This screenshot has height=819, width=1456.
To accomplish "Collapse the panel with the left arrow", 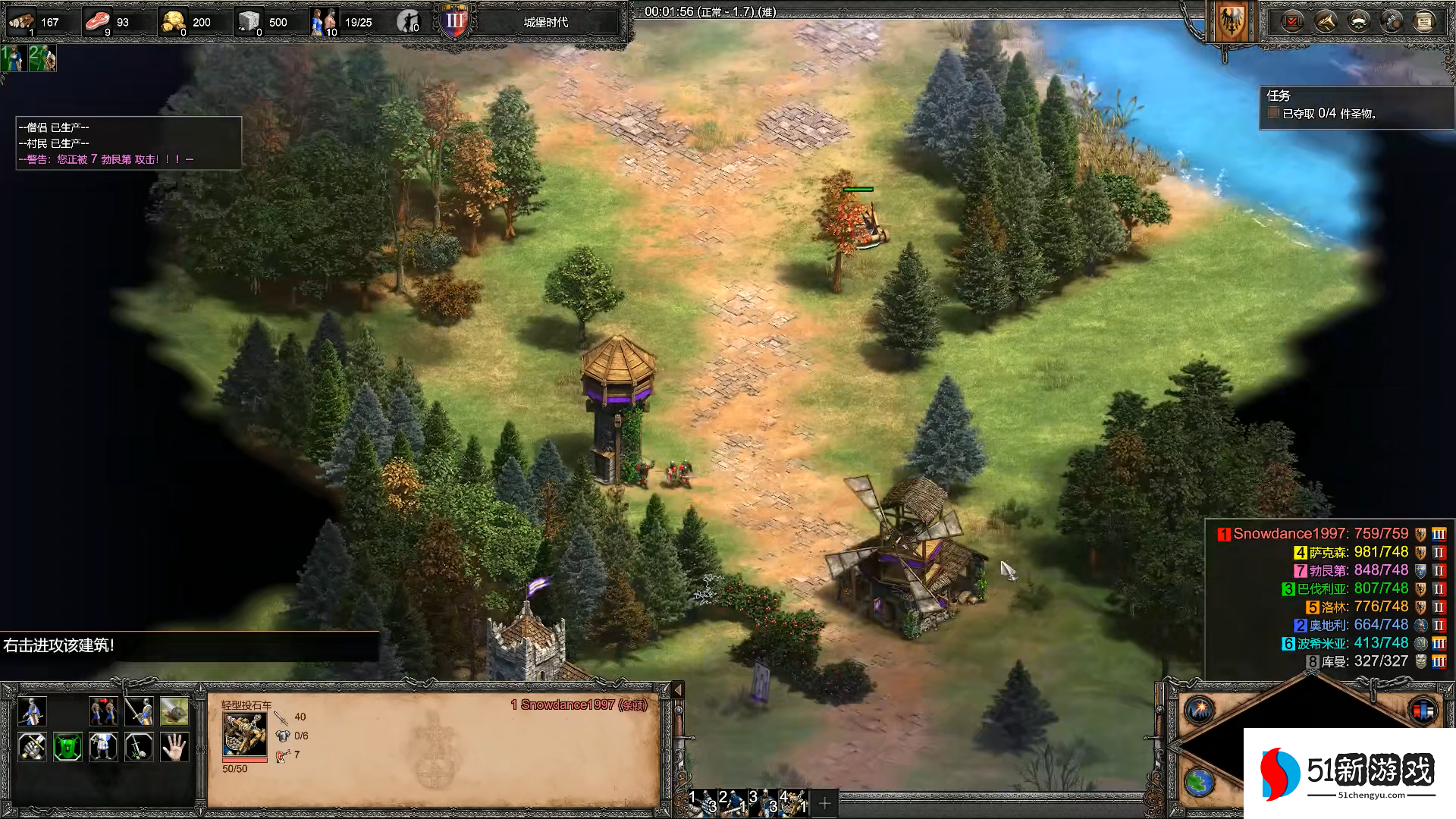I will coord(678,689).
